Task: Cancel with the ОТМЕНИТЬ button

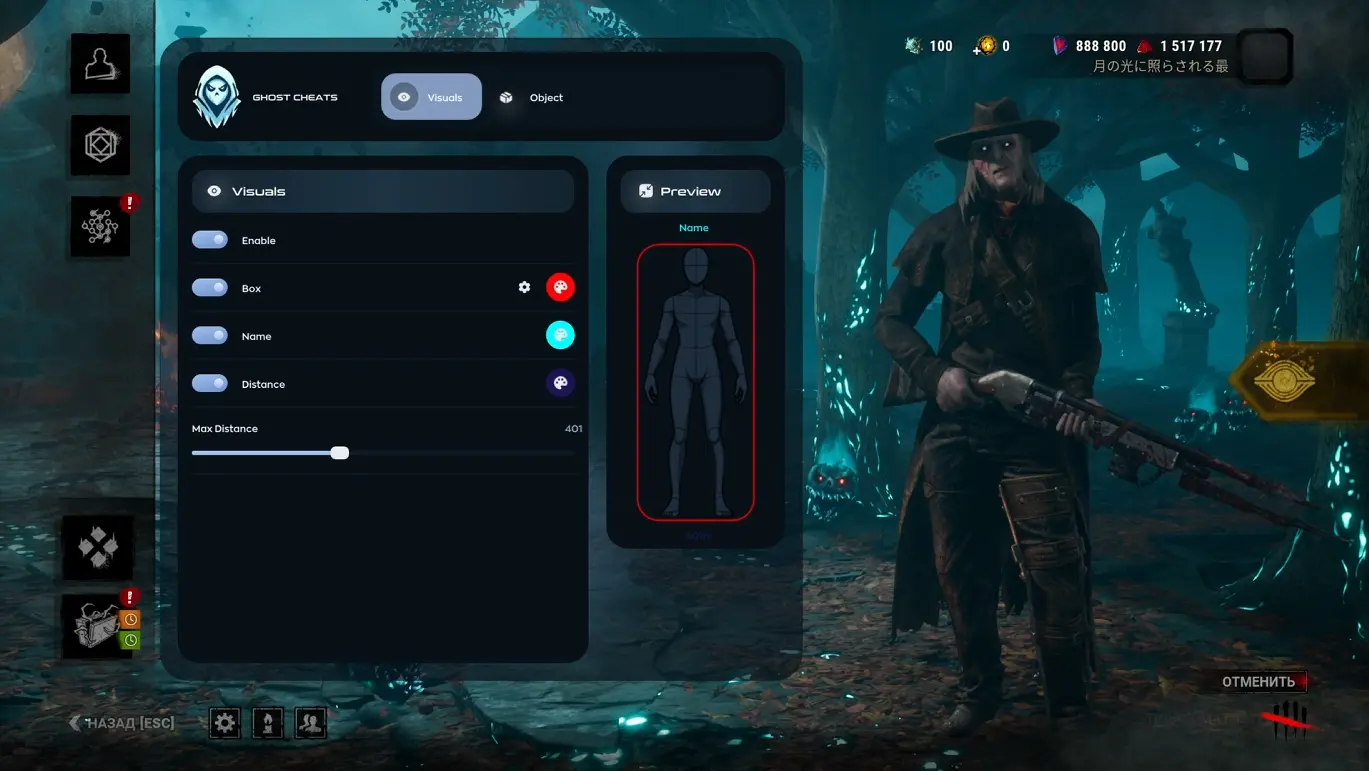Action: click(x=1258, y=682)
